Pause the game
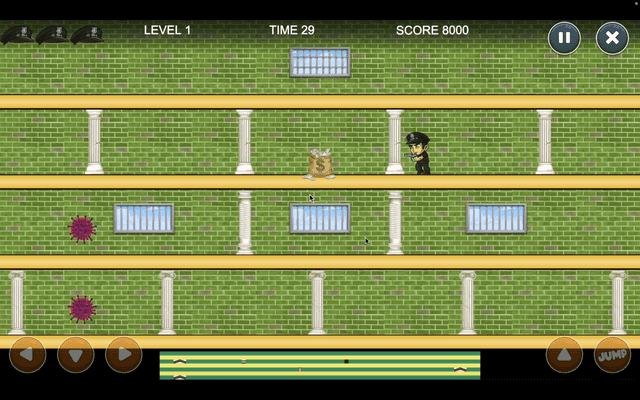This screenshot has height=400, width=640. [564, 38]
